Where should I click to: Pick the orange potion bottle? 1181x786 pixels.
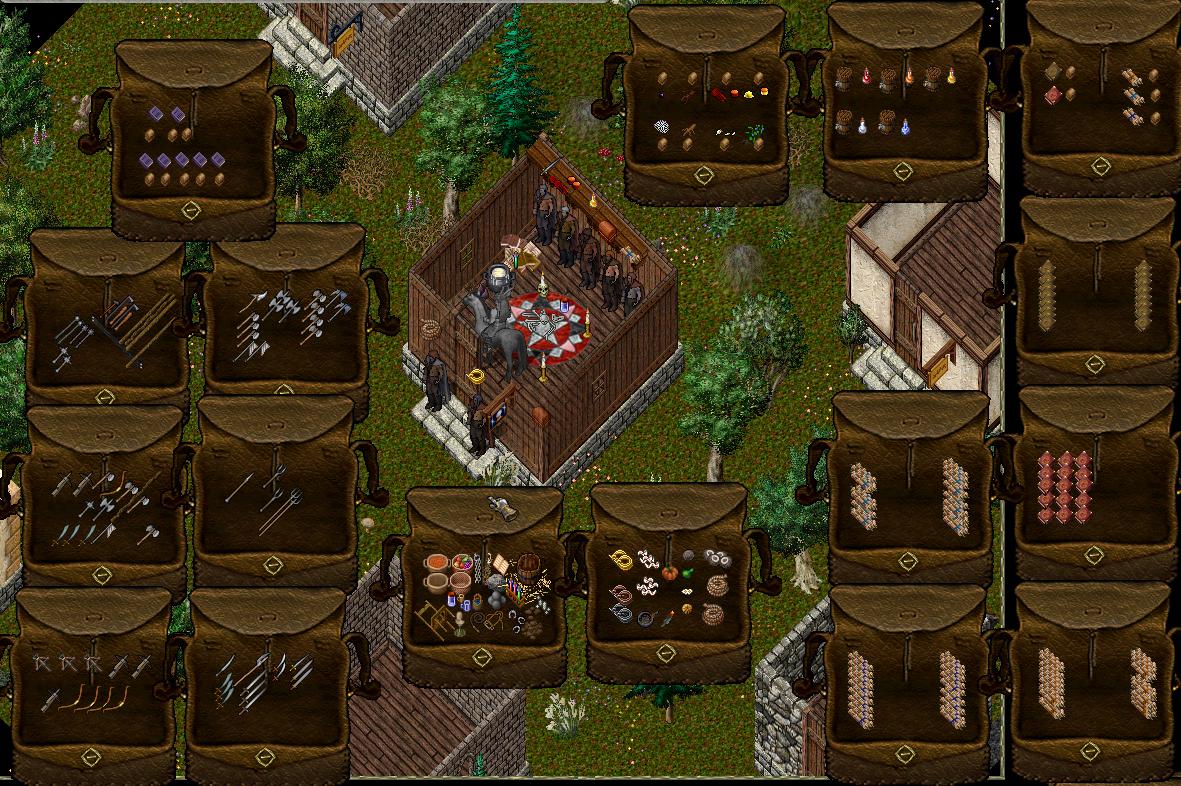[x=909, y=76]
